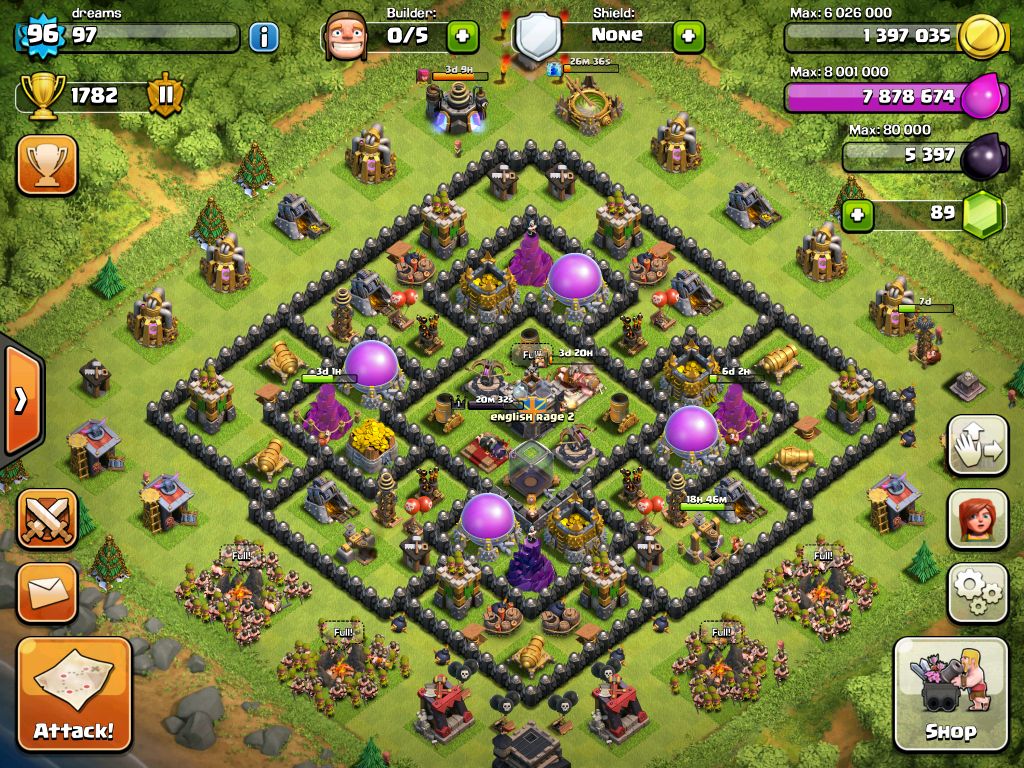Tap the Attack! map button
Viewport: 1024px width, 768px height.
[x=74, y=694]
